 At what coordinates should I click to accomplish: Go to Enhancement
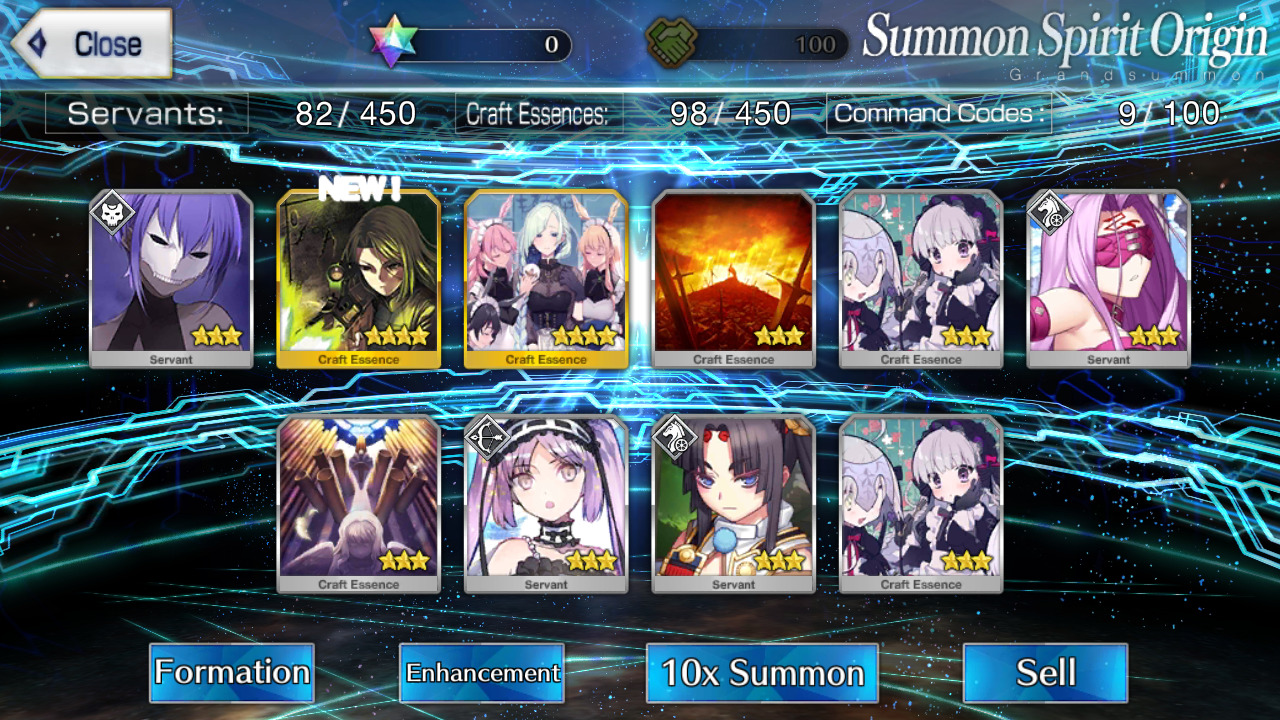(x=481, y=672)
